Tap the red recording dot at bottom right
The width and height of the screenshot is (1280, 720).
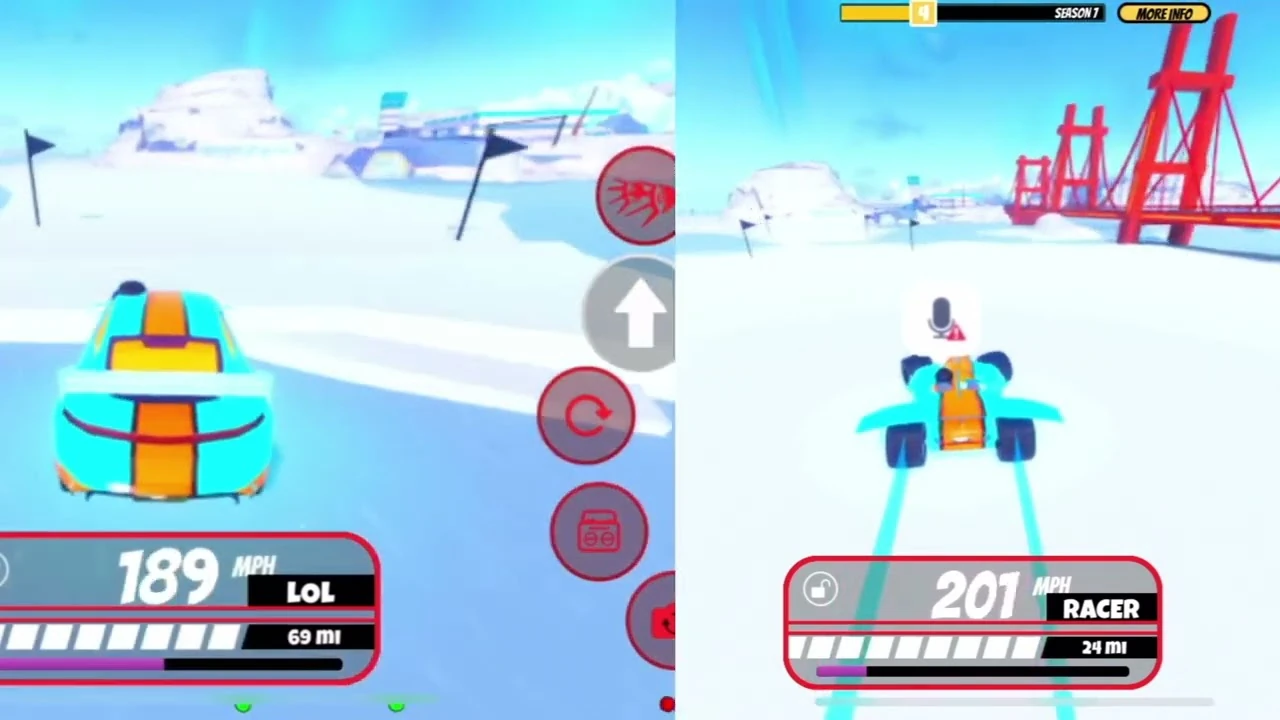[668, 705]
